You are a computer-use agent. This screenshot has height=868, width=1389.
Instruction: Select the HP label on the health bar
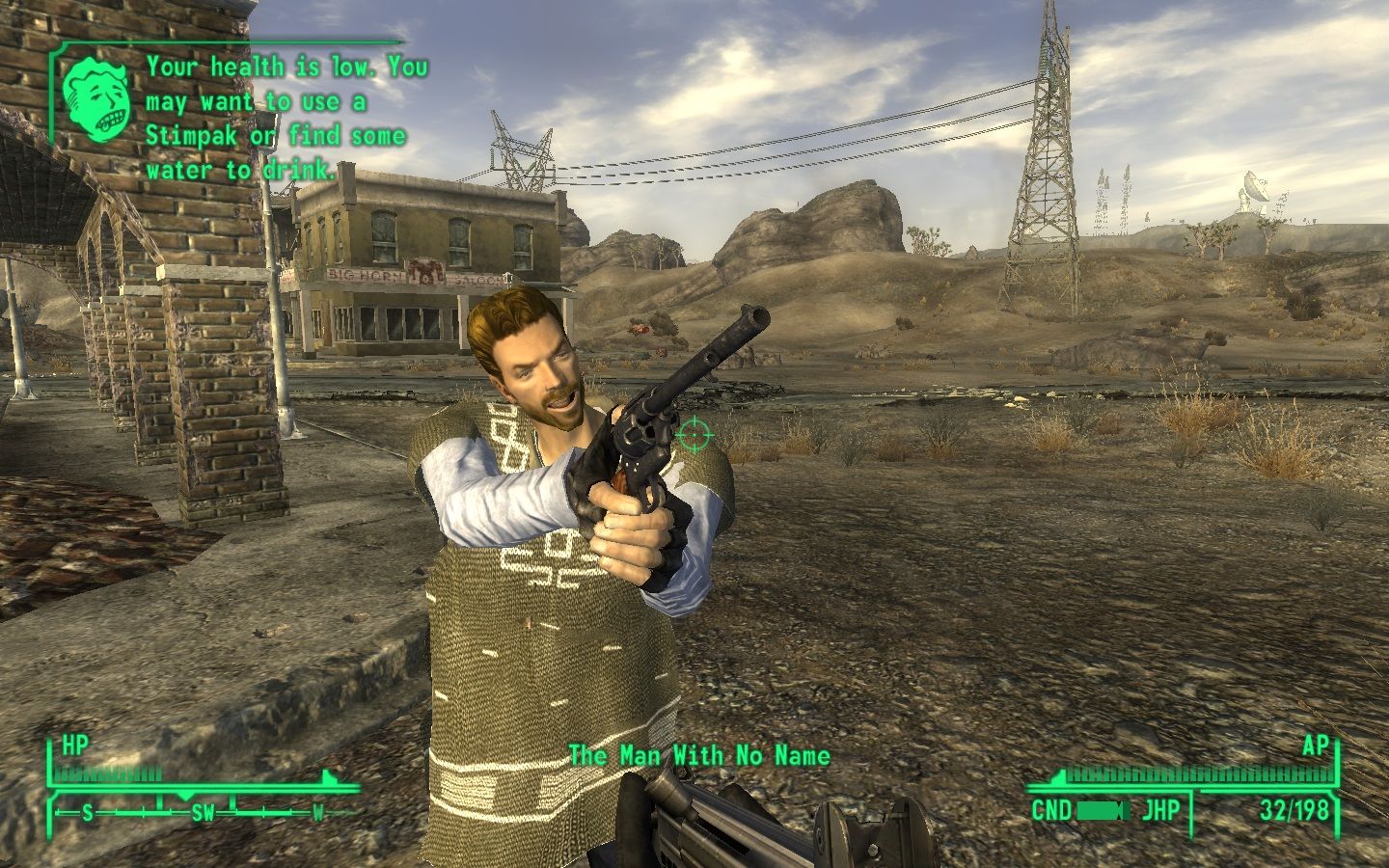click(75, 744)
